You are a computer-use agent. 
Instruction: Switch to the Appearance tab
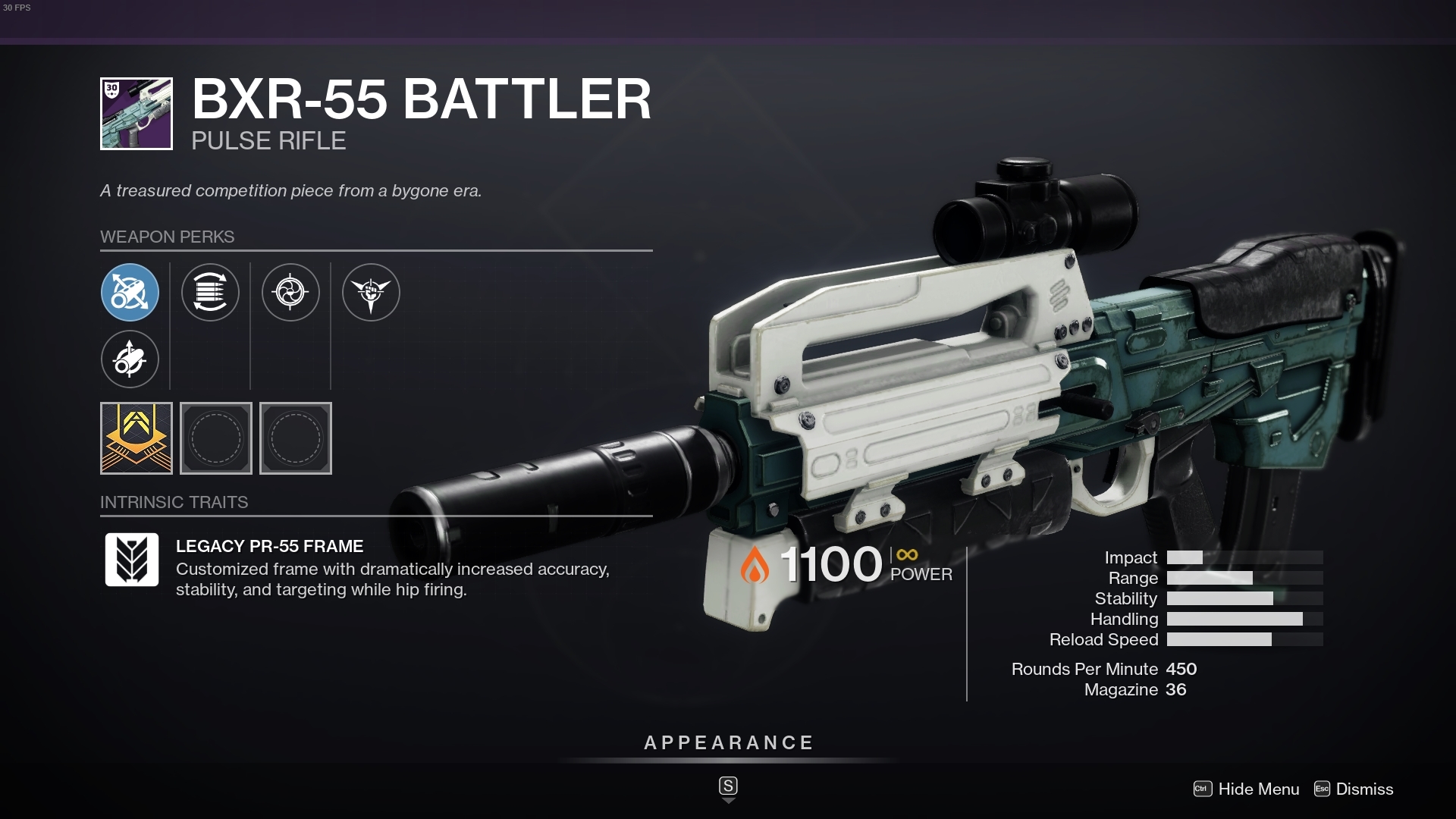(x=727, y=743)
